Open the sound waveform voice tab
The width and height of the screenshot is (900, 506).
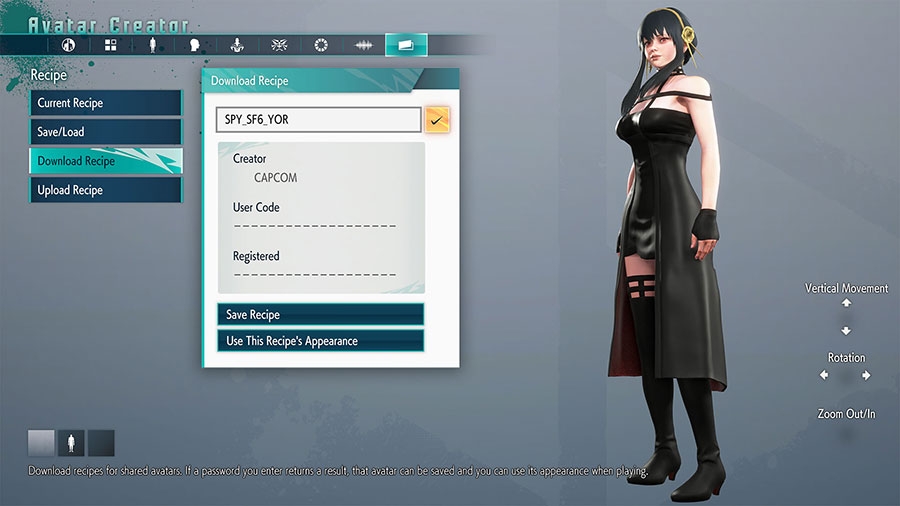tap(363, 45)
